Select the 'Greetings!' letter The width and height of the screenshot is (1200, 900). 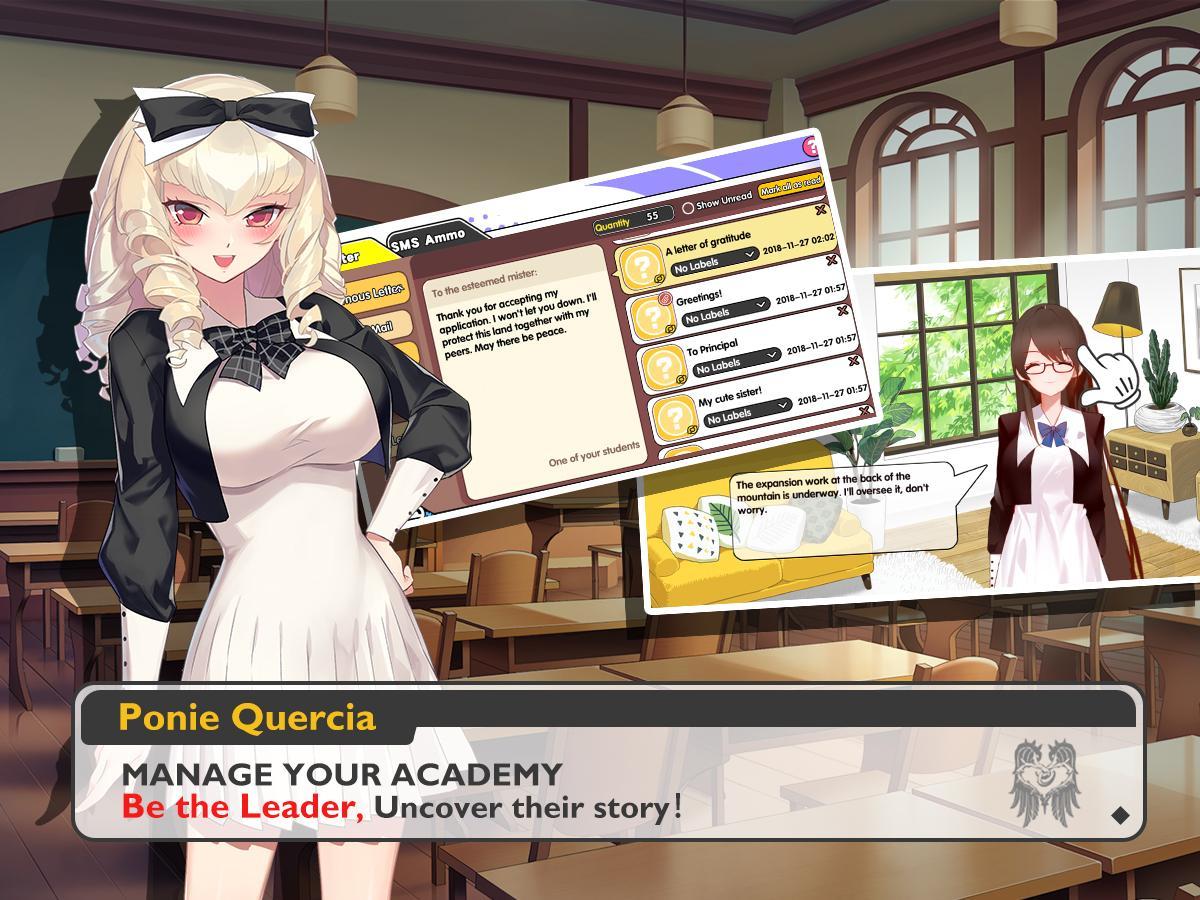tap(700, 298)
